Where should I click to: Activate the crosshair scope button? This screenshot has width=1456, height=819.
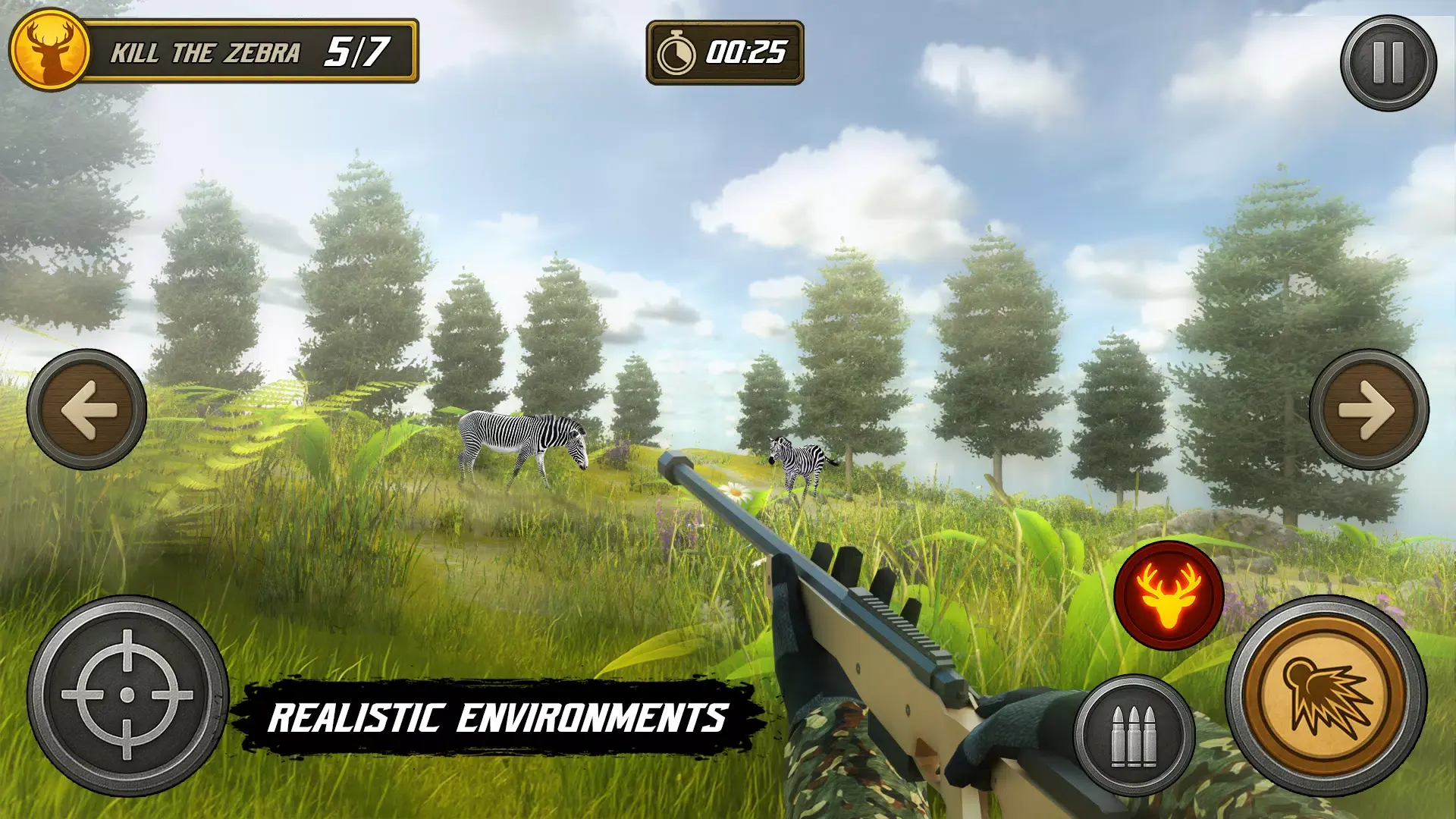(127, 695)
